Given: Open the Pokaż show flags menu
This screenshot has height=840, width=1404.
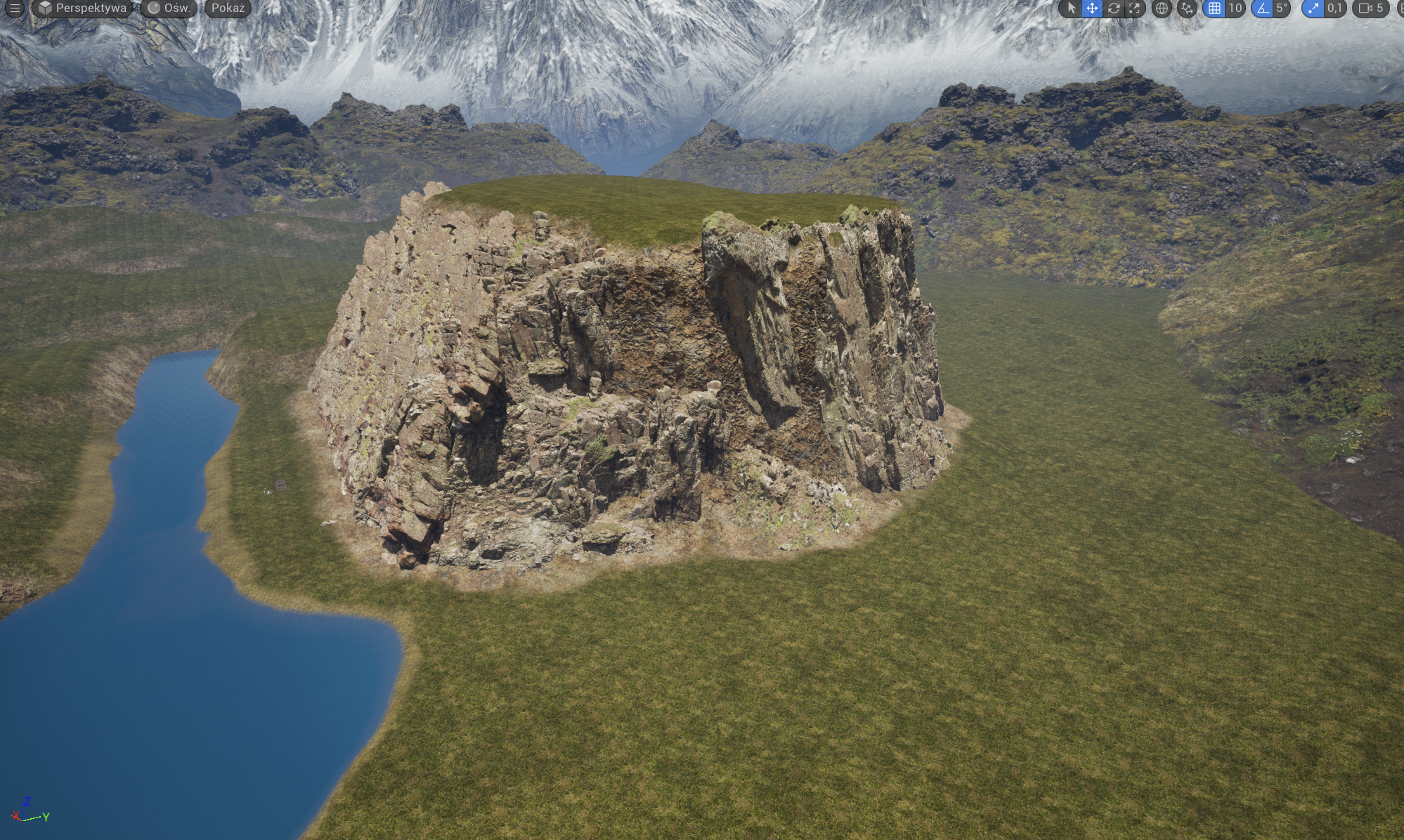Looking at the screenshot, I should (228, 8).
